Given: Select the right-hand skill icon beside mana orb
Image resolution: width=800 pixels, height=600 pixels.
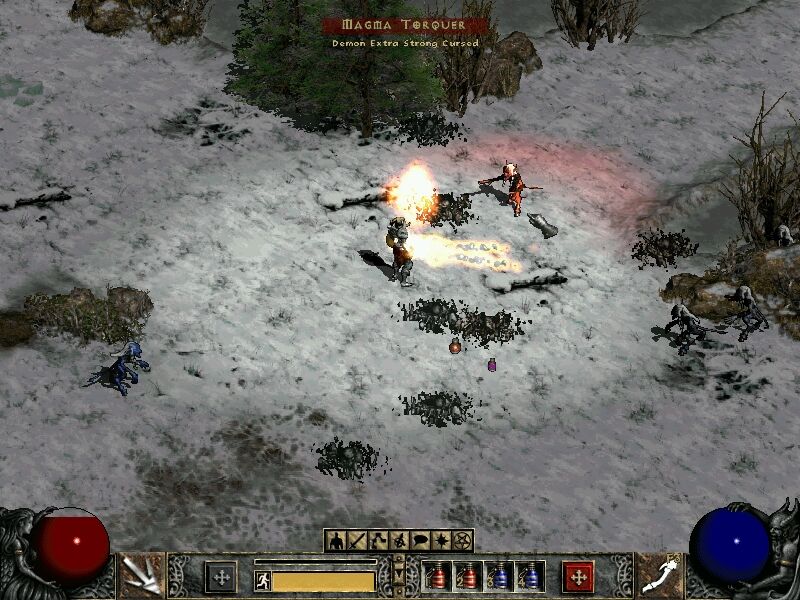Looking at the screenshot, I should (659, 575).
